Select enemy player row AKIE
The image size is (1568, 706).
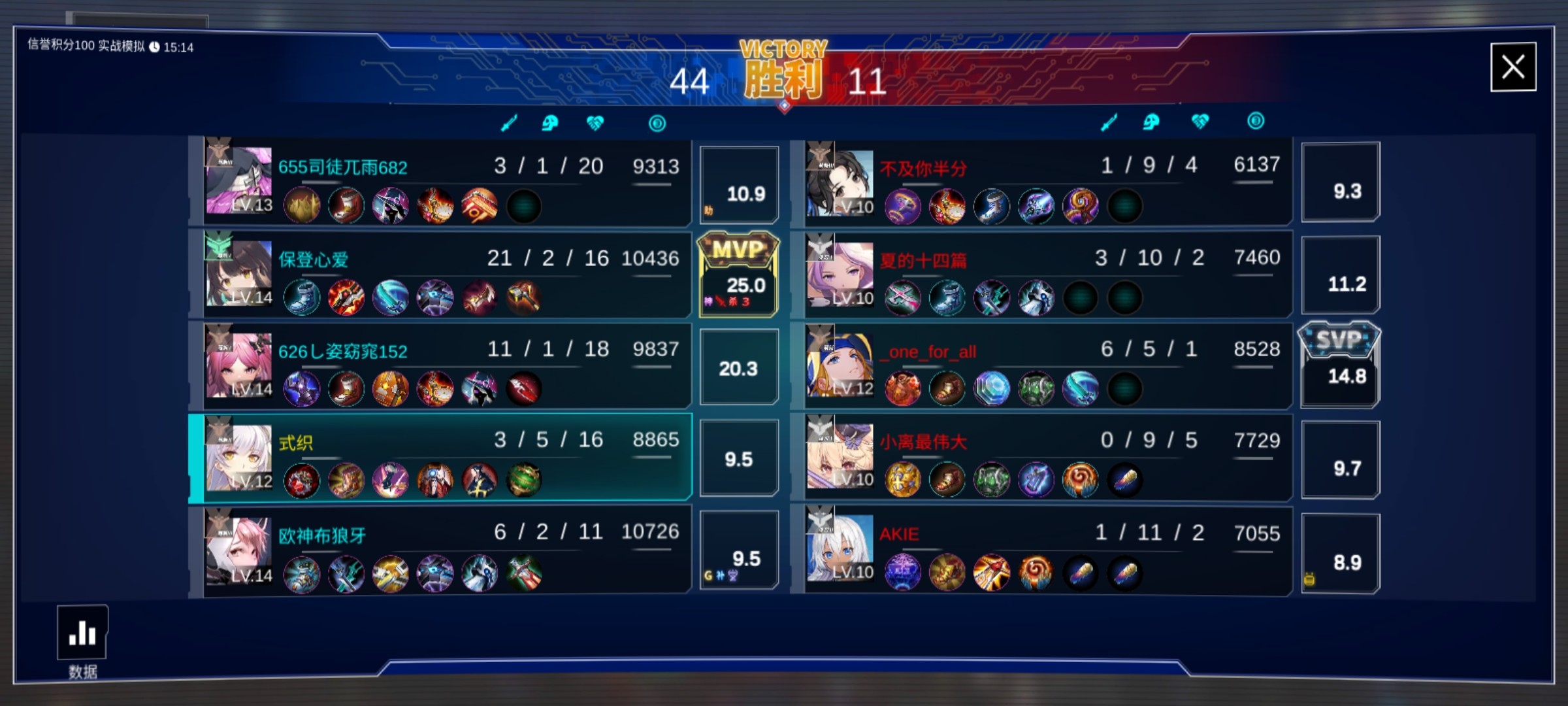[x=1045, y=549]
